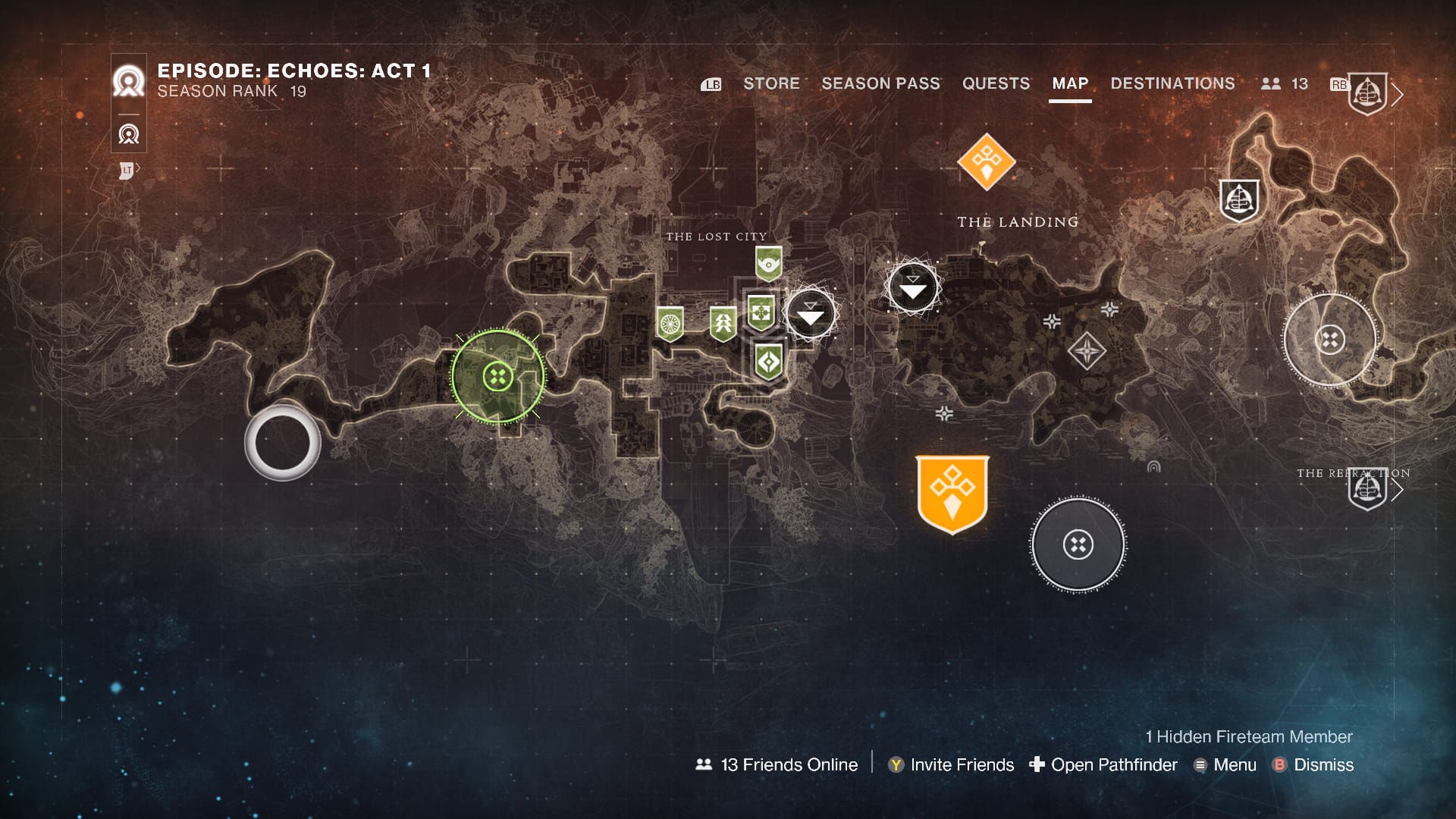Open the Quests tab
1456x819 pixels.
(x=996, y=83)
